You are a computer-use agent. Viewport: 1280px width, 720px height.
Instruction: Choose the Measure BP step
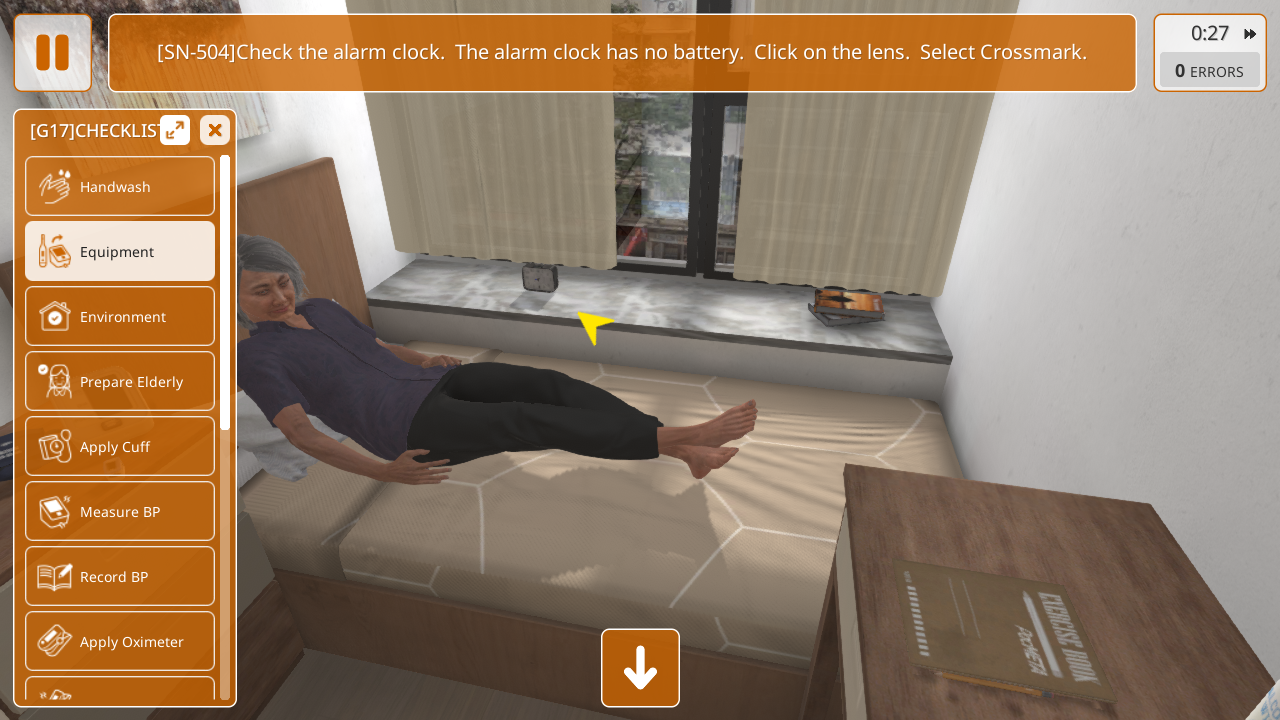pos(120,512)
